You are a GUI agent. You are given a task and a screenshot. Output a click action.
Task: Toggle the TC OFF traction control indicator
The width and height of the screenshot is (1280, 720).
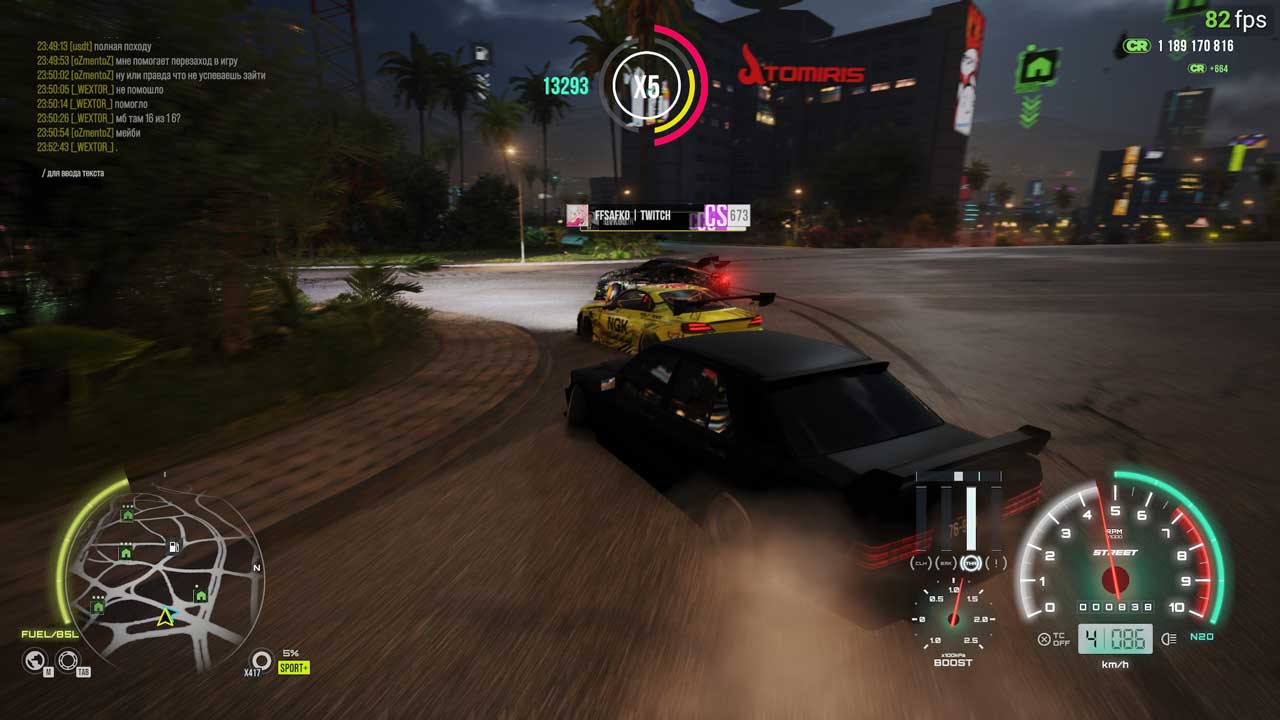click(x=1054, y=639)
